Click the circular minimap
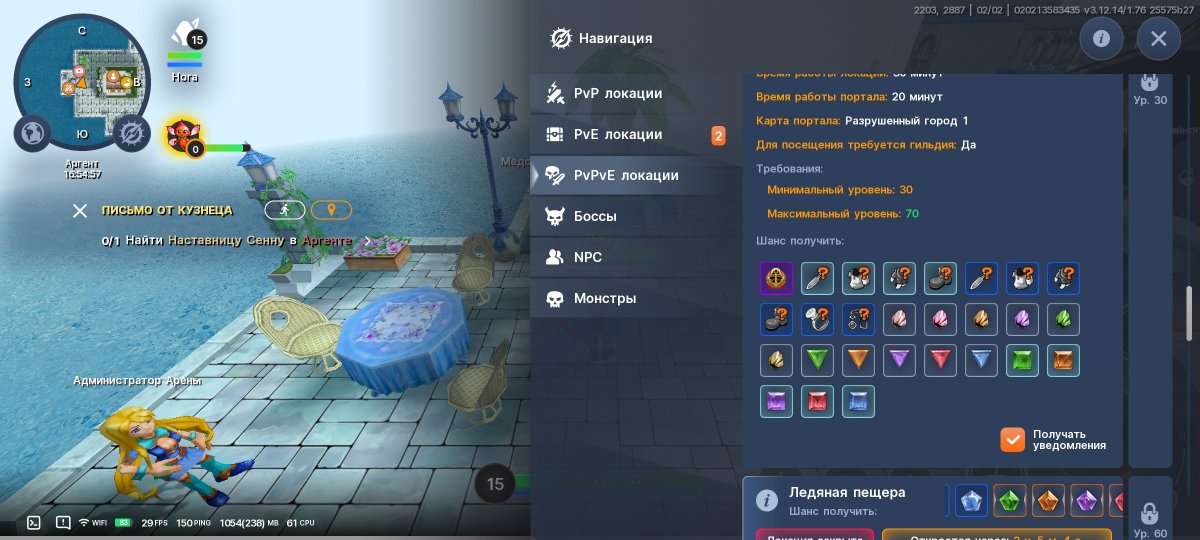This screenshot has height=540, width=1200. [80, 77]
